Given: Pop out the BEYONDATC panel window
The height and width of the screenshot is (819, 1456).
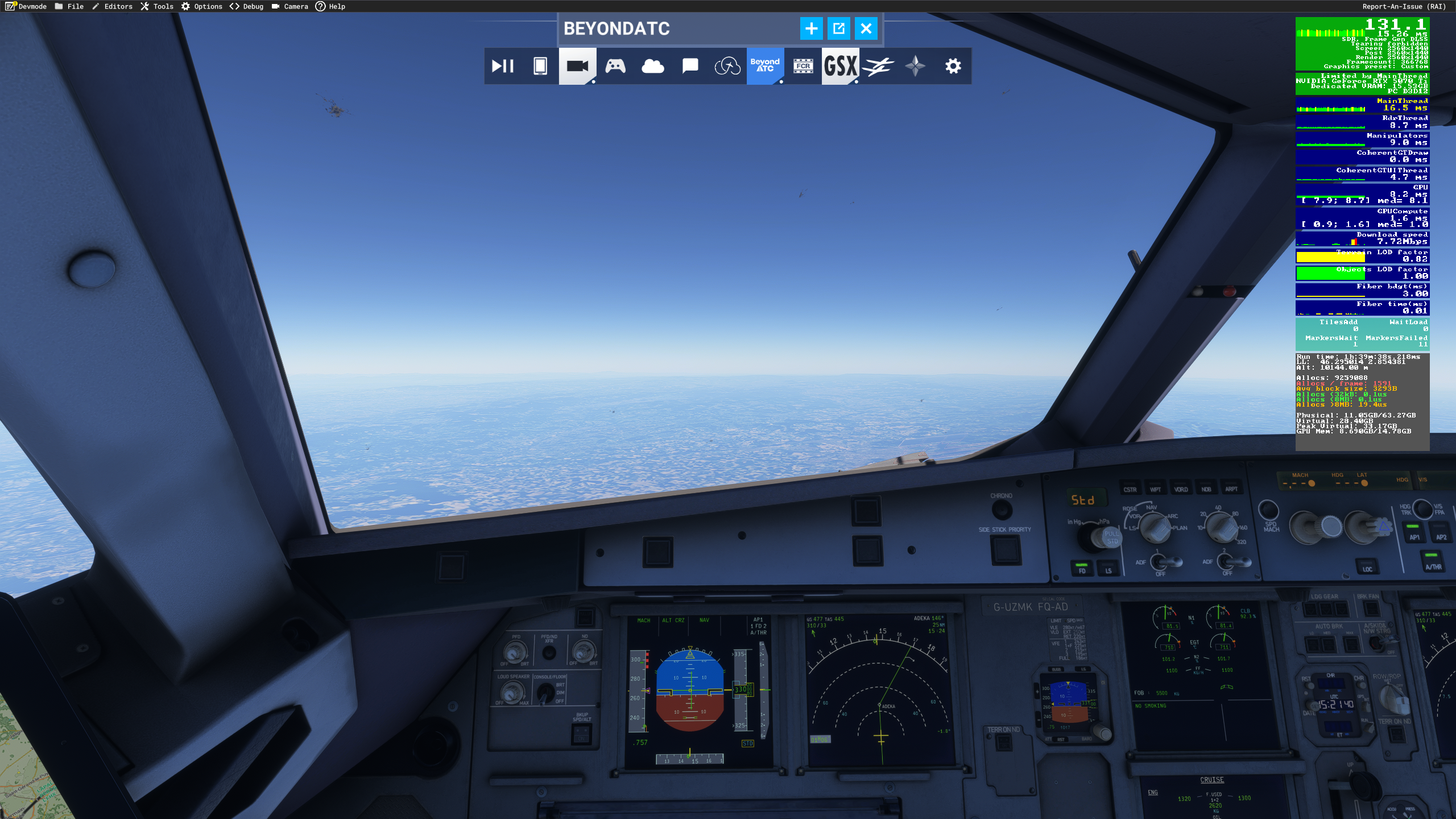Looking at the screenshot, I should click(x=838, y=28).
